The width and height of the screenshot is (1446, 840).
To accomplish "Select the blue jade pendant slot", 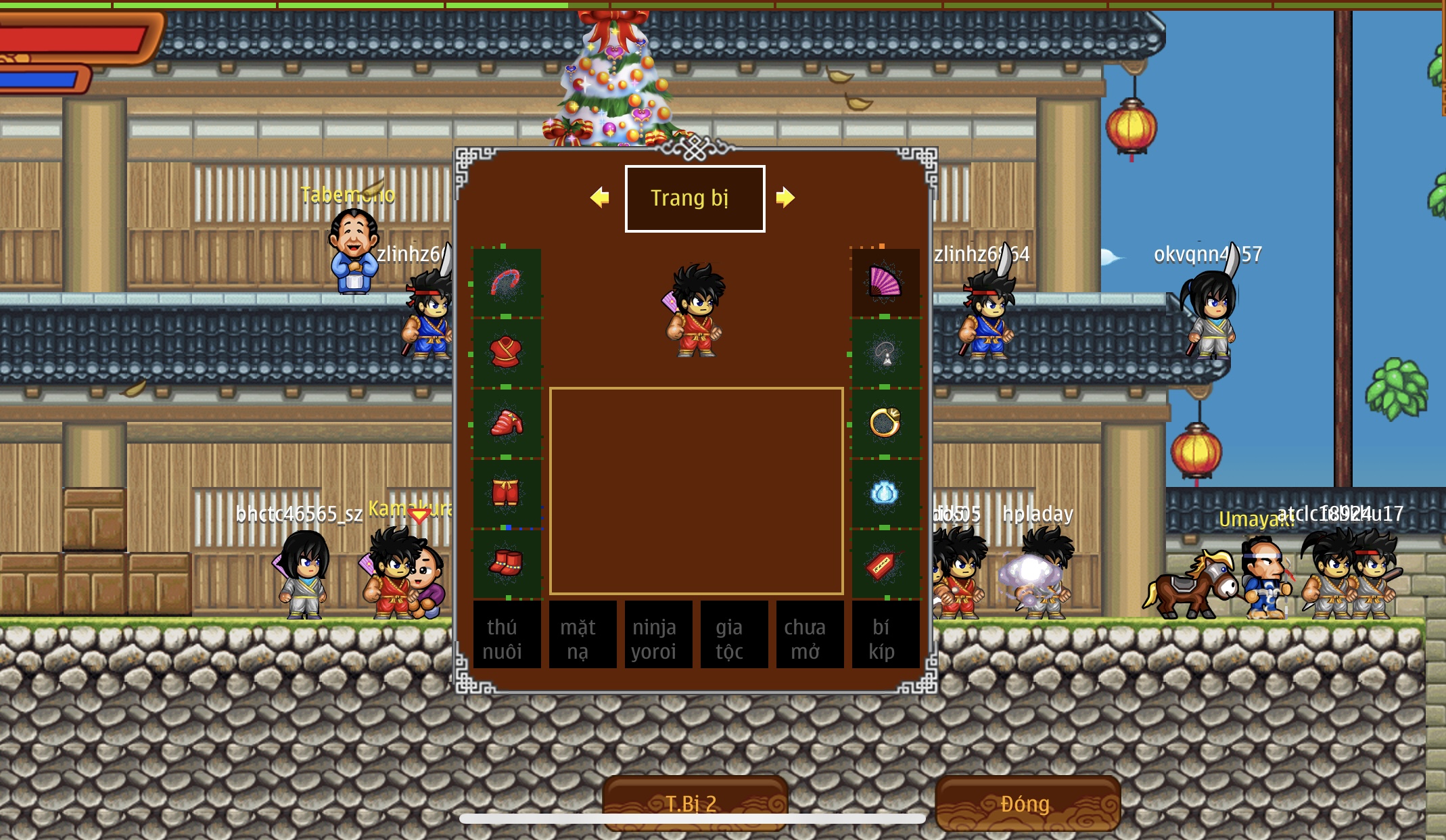I will 885,493.
